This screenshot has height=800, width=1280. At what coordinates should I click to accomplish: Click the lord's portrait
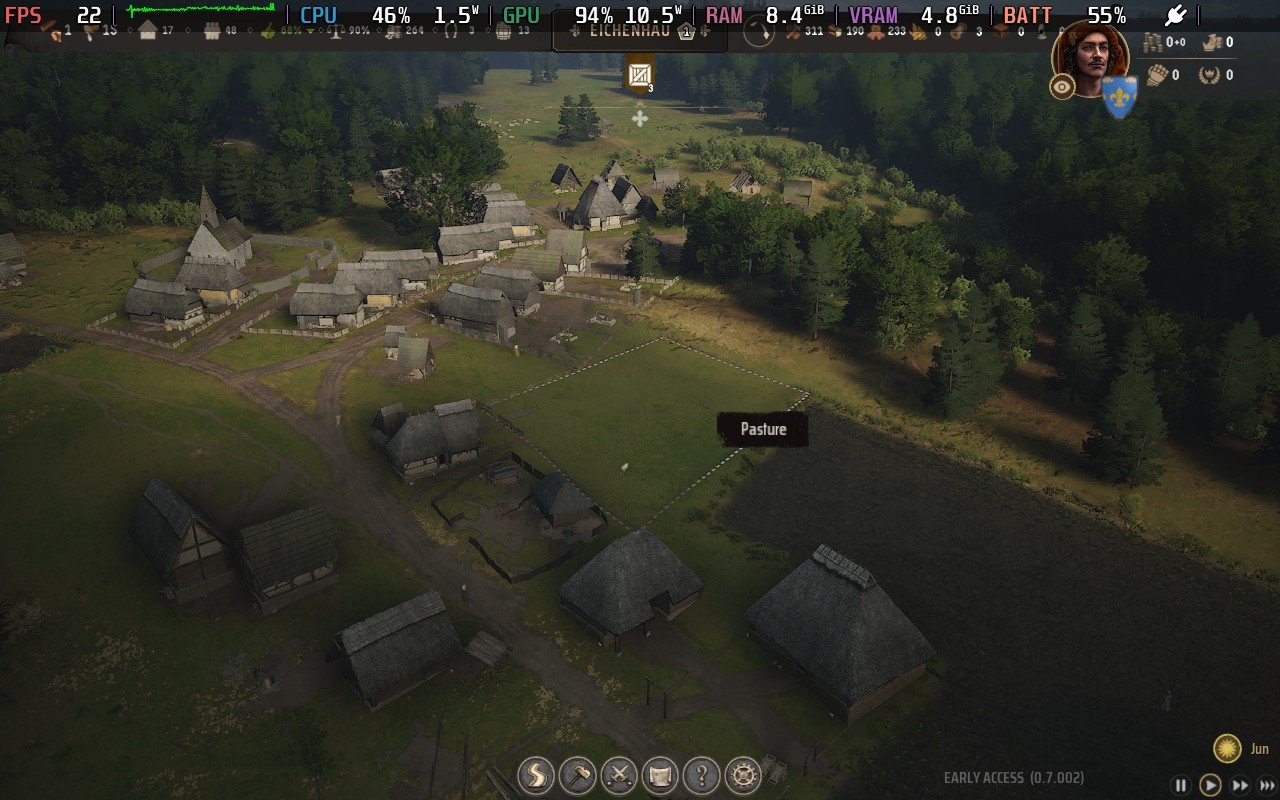point(1090,55)
